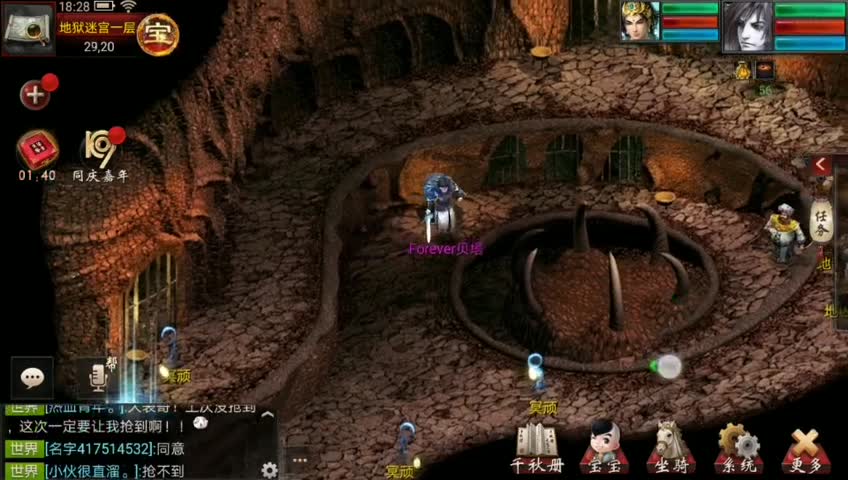Close the 更多 expanded menu bar

point(805,447)
